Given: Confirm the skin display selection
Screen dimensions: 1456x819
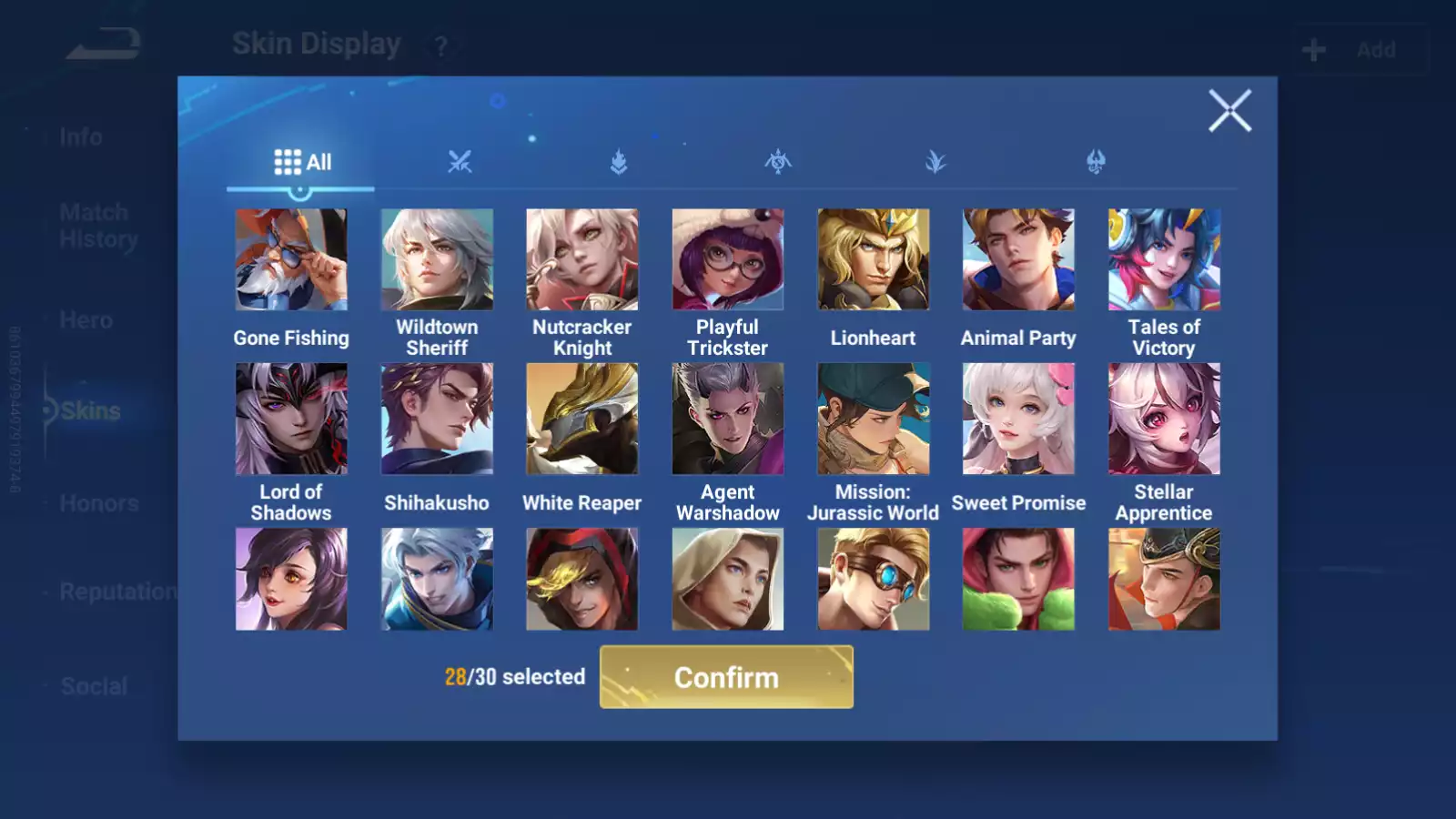Looking at the screenshot, I should point(726,677).
